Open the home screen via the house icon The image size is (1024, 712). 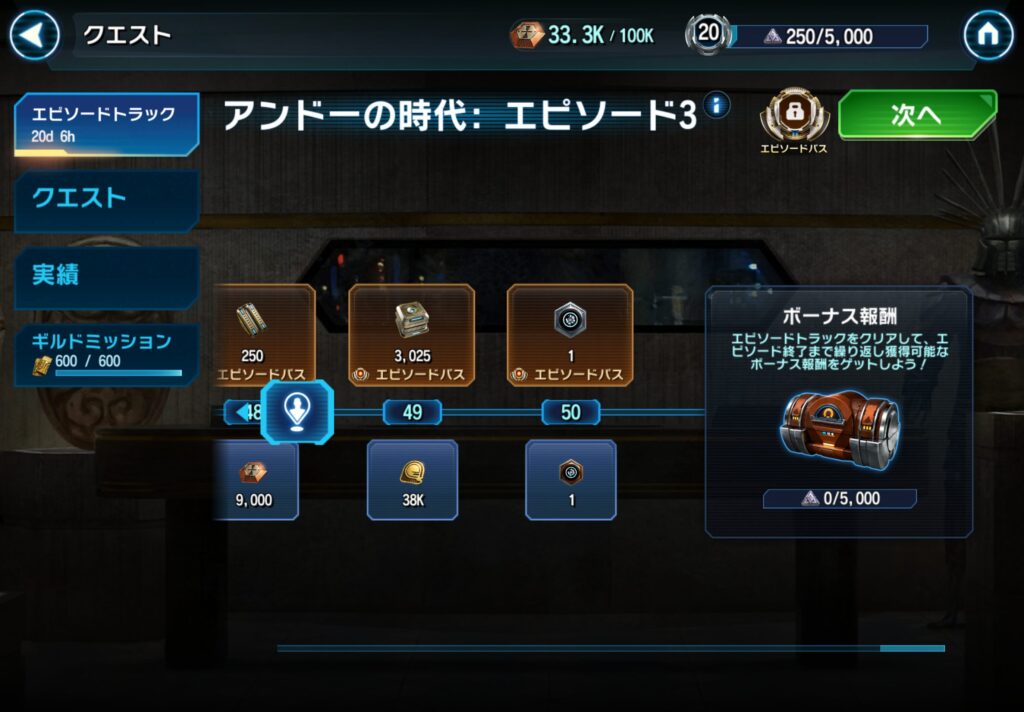coord(987,36)
